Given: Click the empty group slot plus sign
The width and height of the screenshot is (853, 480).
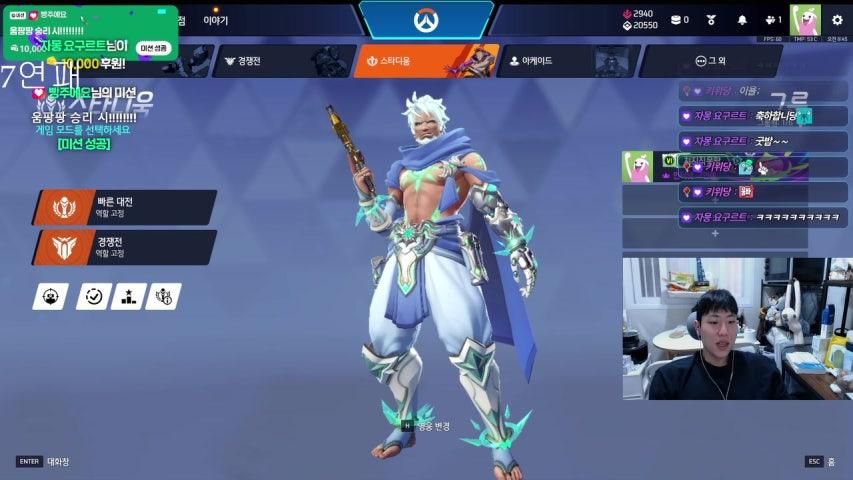Looking at the screenshot, I should click(715, 233).
